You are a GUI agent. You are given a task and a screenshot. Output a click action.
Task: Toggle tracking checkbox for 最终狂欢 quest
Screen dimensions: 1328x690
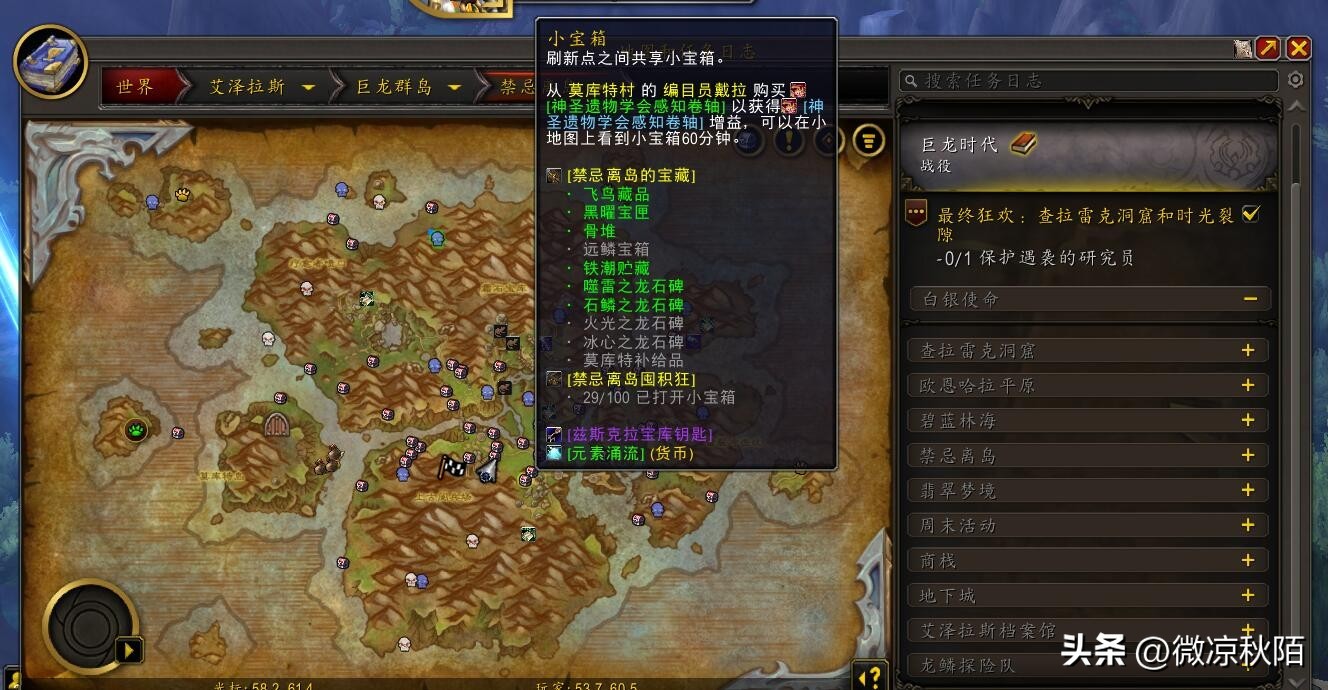coord(1250,214)
